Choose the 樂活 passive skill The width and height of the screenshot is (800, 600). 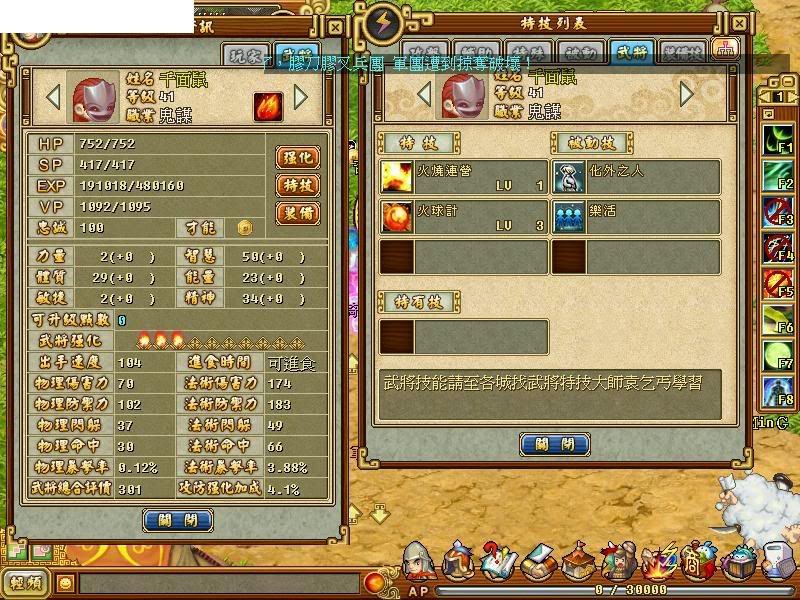tap(636, 217)
